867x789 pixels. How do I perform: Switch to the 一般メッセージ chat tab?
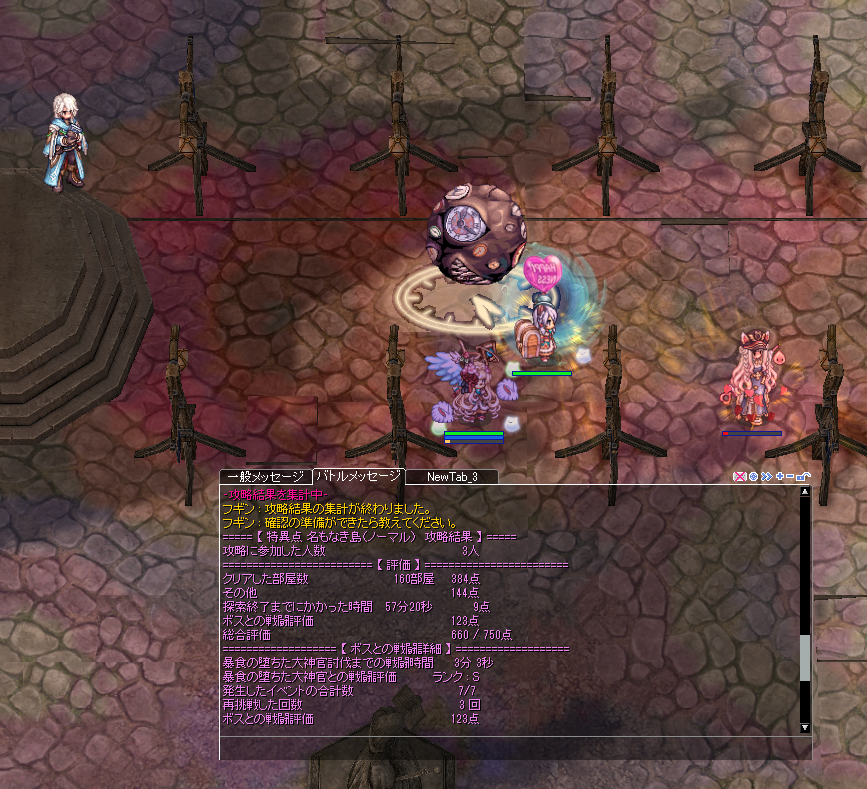[265, 477]
